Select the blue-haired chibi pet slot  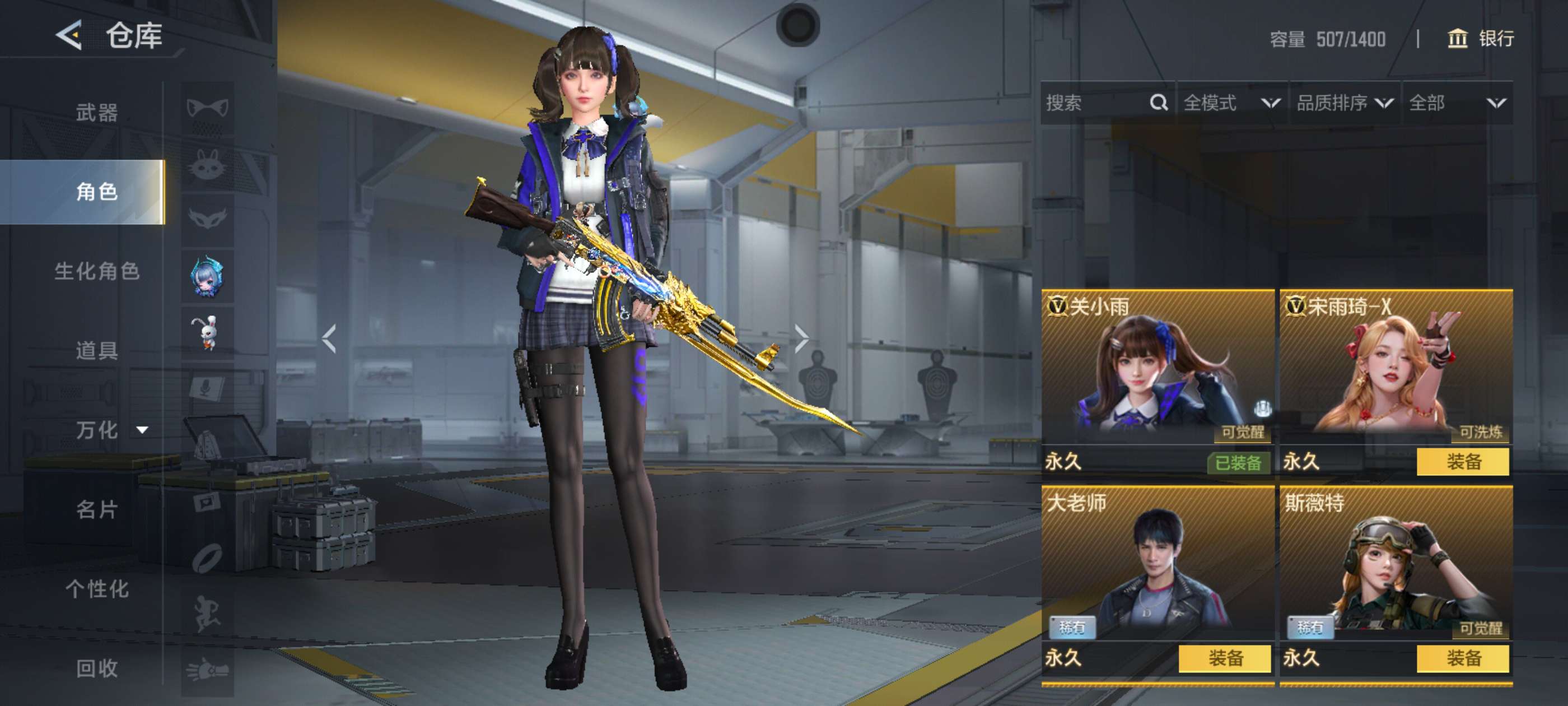pyautogui.click(x=208, y=277)
